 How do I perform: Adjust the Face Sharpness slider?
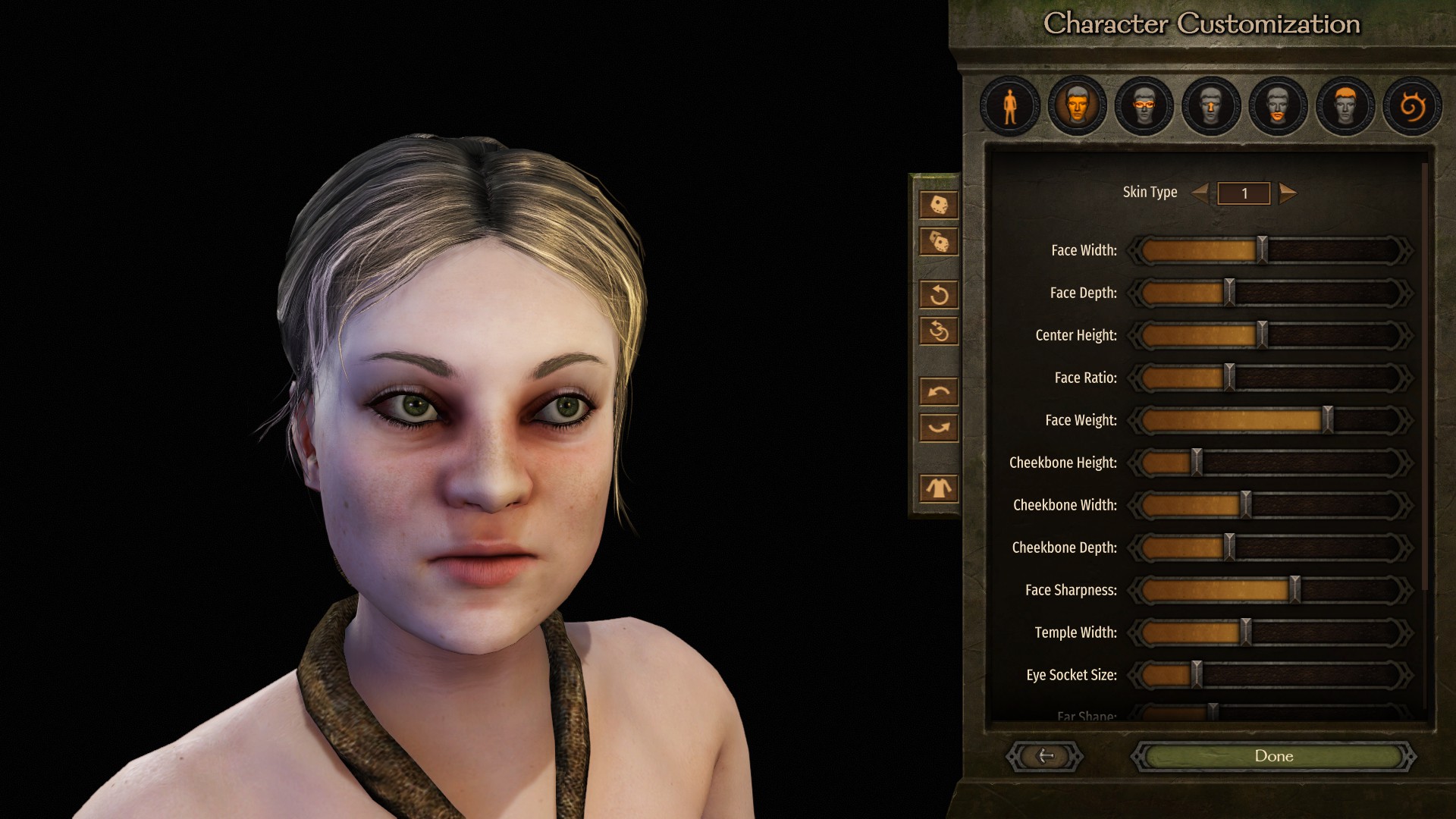point(1295,590)
